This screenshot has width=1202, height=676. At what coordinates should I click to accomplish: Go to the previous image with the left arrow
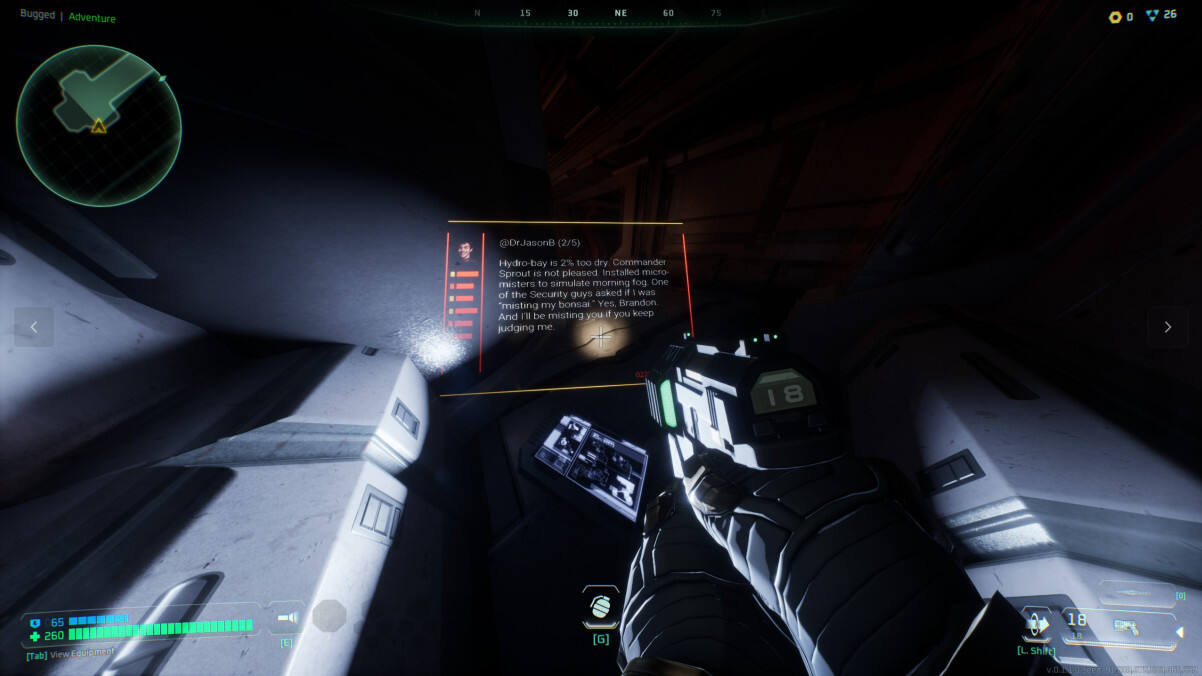click(34, 327)
